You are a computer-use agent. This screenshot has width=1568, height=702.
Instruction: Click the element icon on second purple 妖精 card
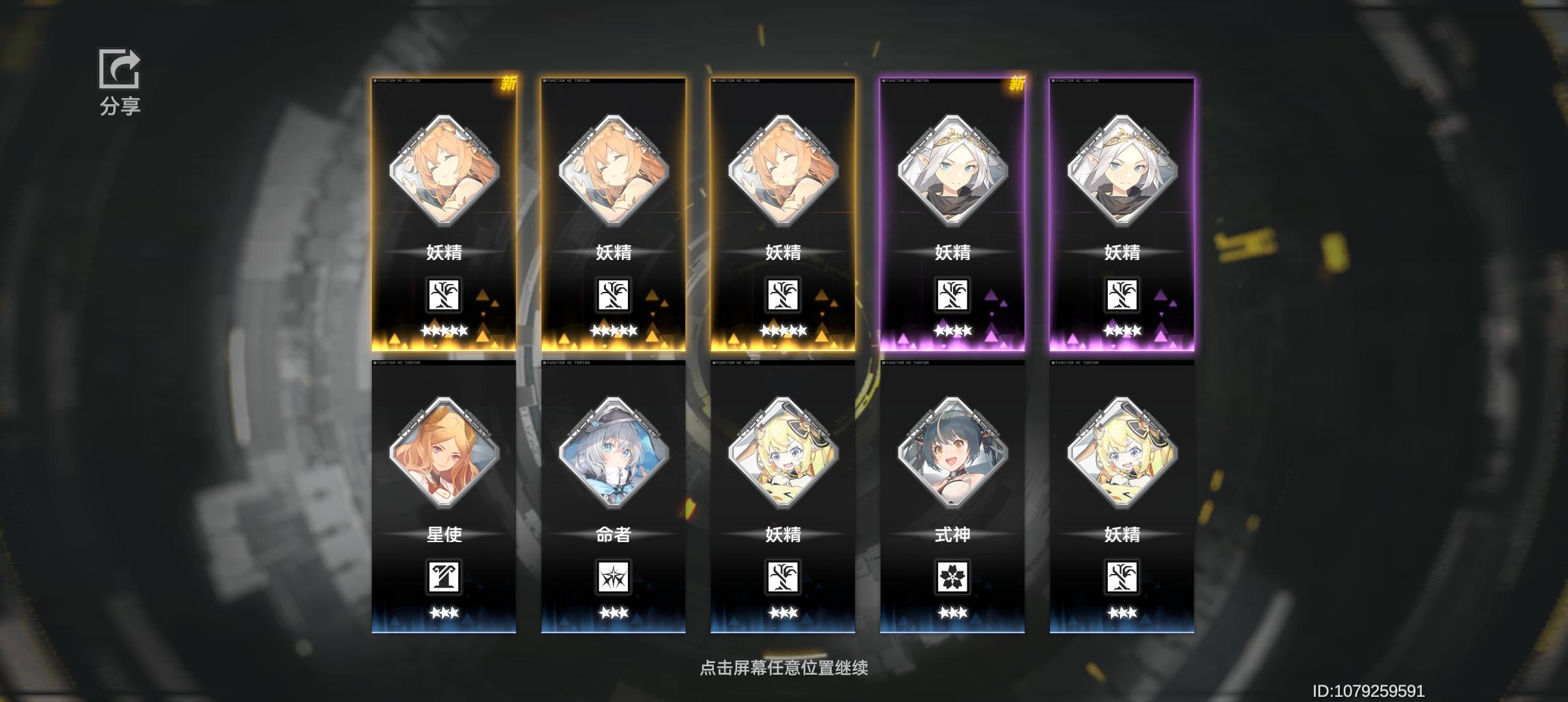coord(1123,296)
